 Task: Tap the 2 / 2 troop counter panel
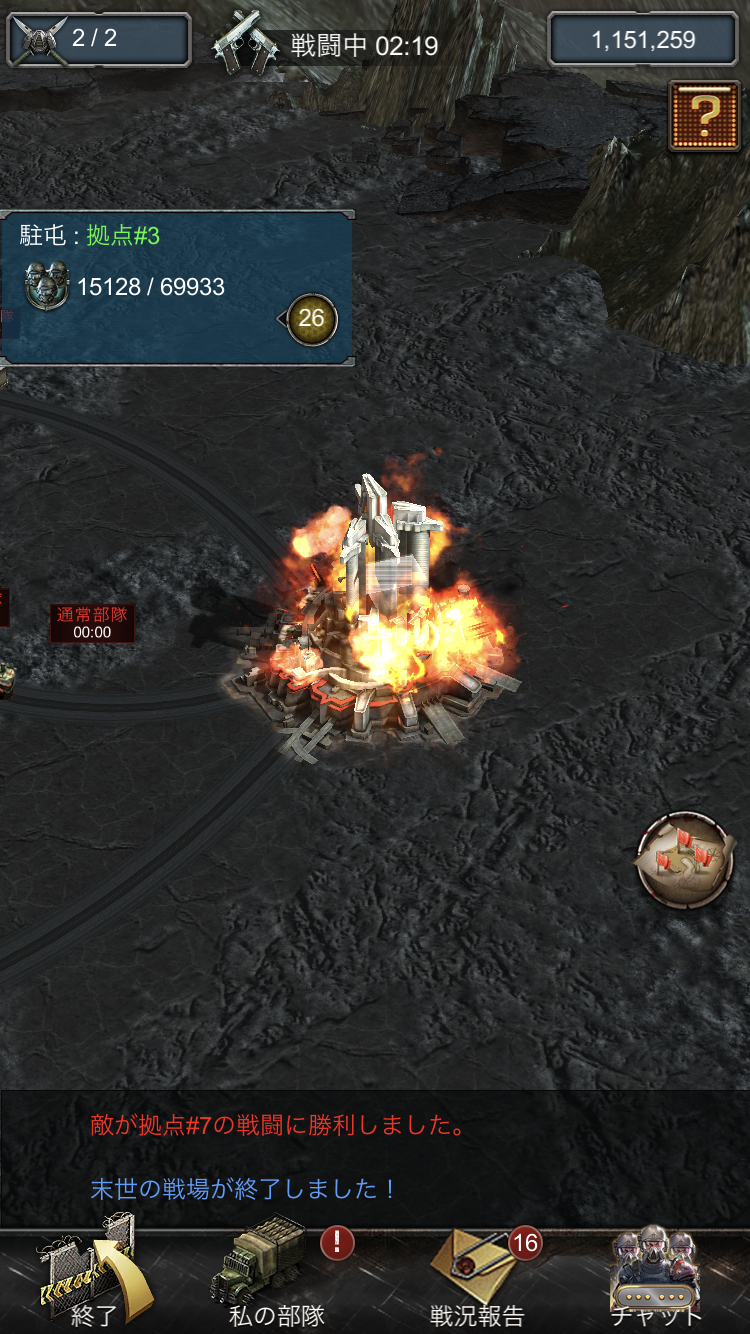click(98, 39)
